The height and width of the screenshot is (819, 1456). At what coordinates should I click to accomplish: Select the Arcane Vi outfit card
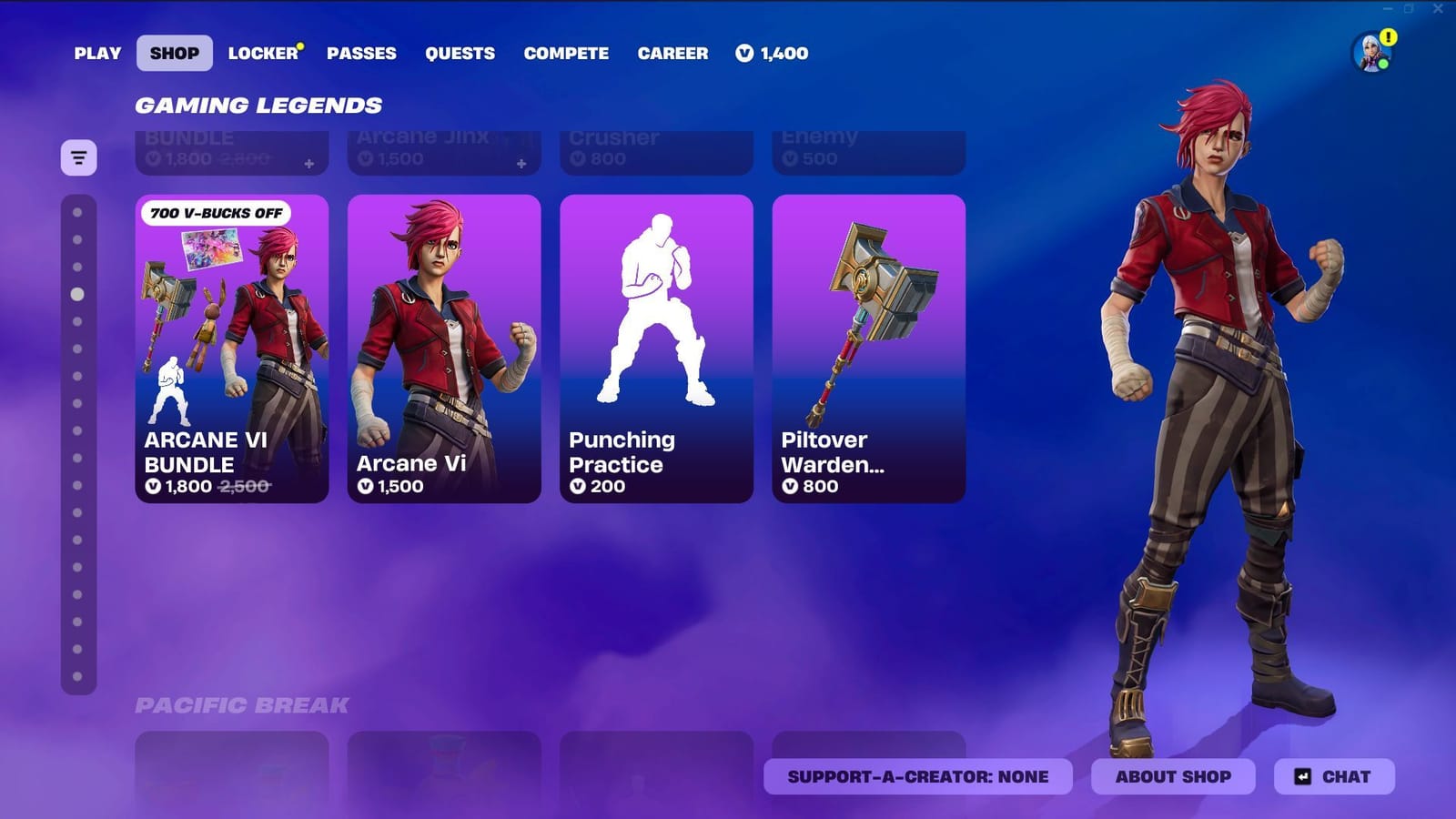pyautogui.click(x=442, y=346)
